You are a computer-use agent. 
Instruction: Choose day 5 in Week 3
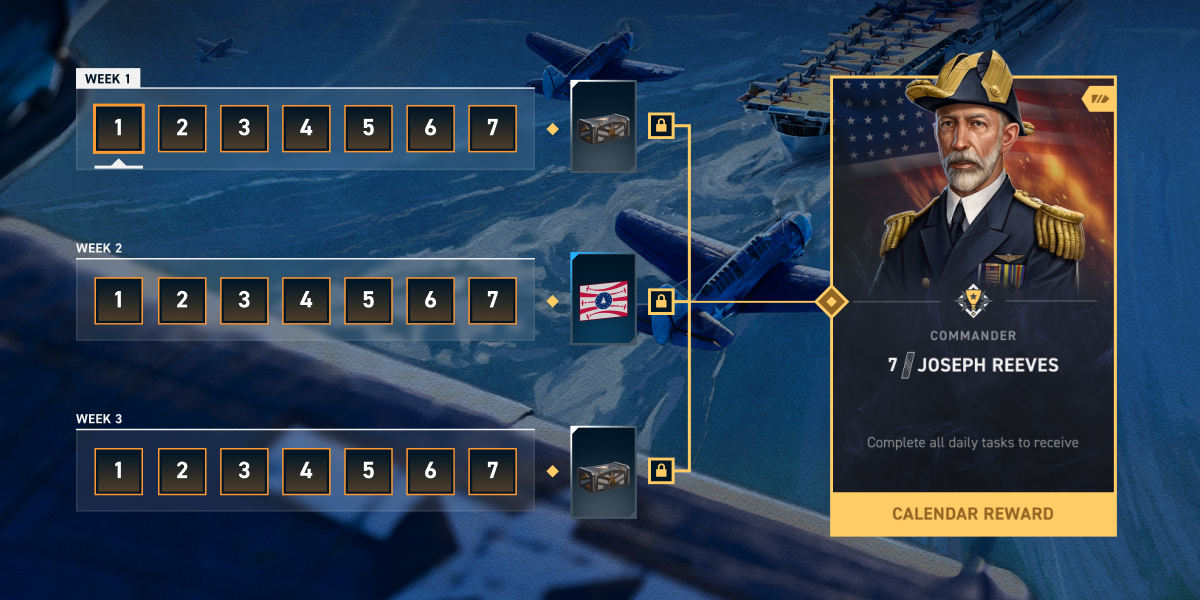(368, 471)
